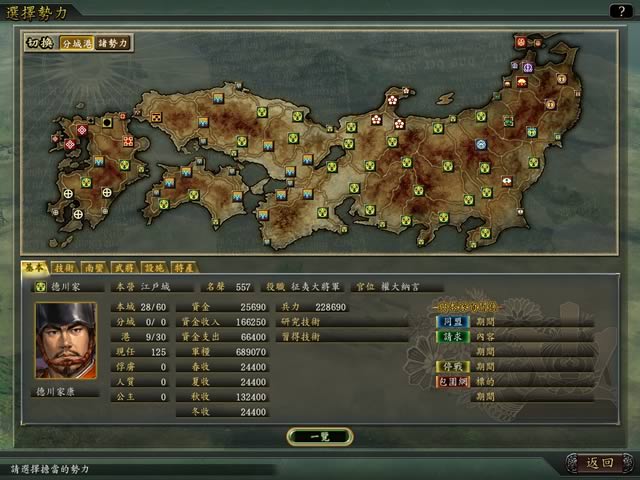Show the 南蠻 tab
Viewport: 640px width, 480px height.
tap(92, 267)
